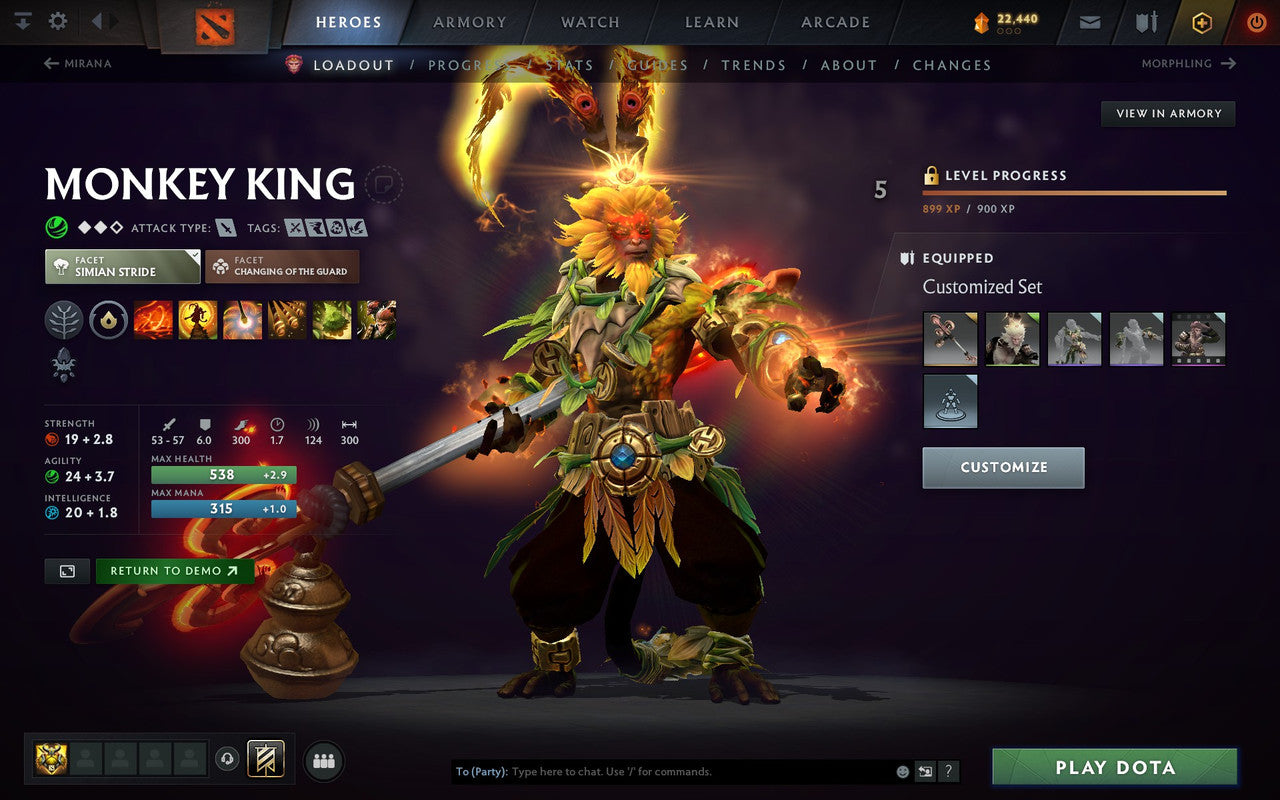
Task: Switch to the ARMORY tab
Action: [x=469, y=21]
